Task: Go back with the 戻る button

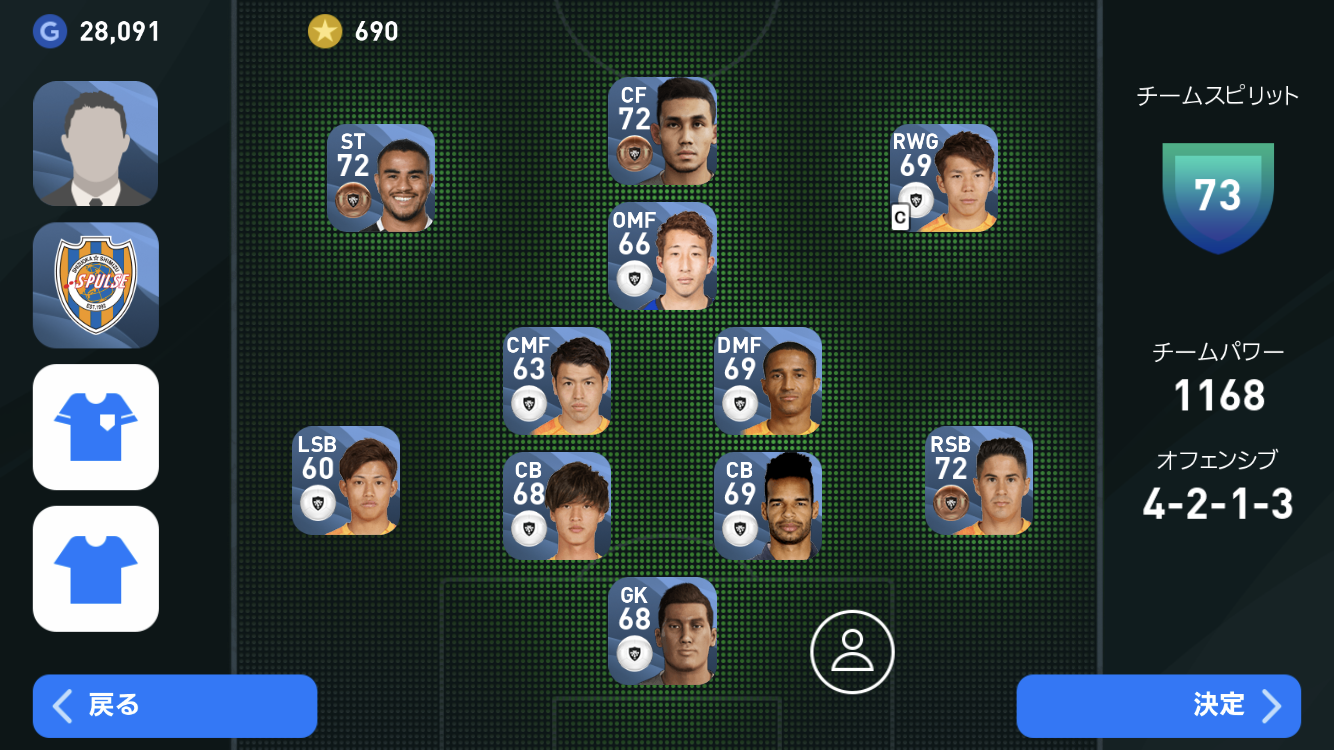Action: pos(174,706)
